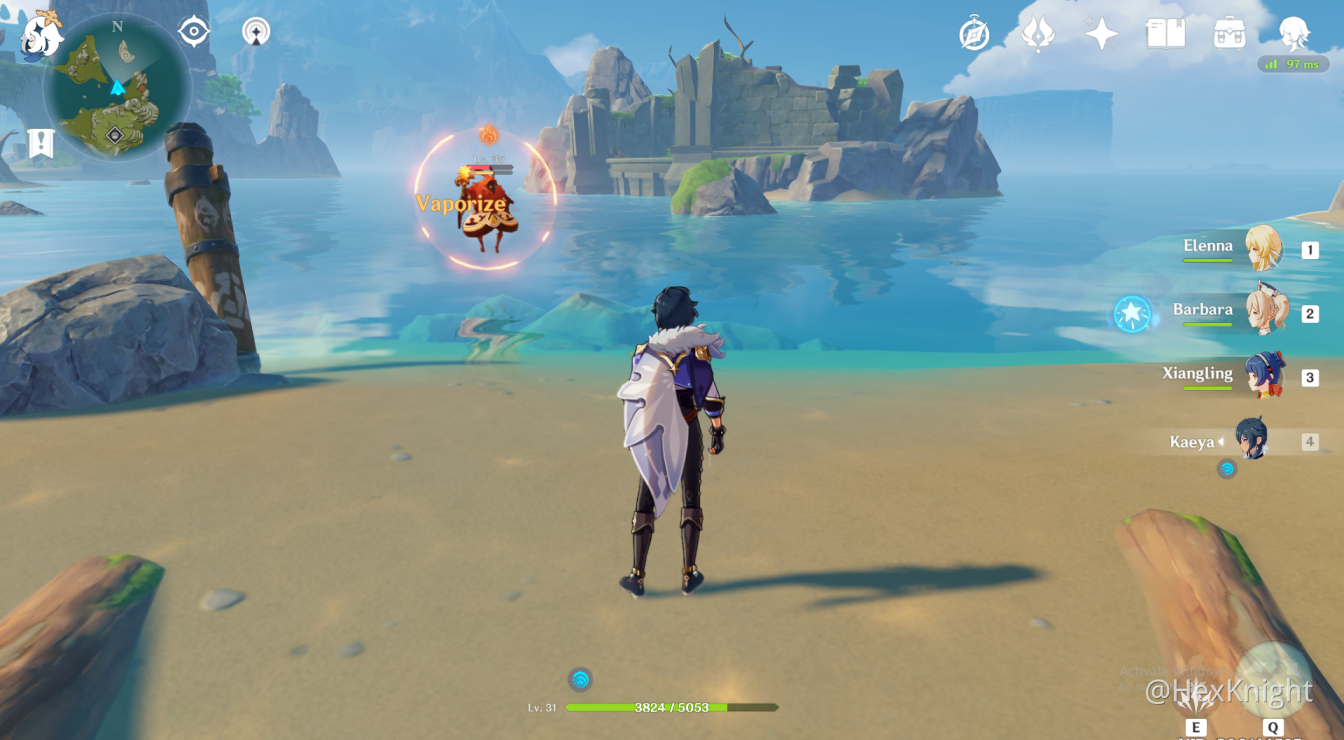Open the character screen head icon
This screenshot has height=740, width=1344.
[x=1294, y=33]
